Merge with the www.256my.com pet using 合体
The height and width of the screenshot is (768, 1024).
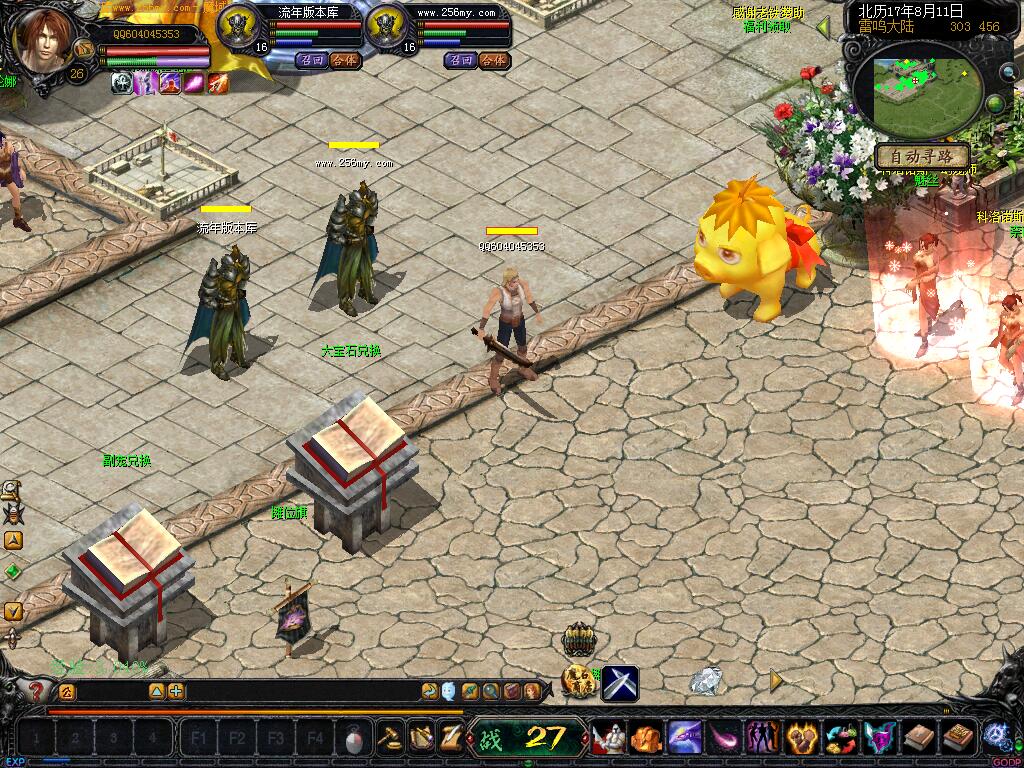[x=492, y=60]
